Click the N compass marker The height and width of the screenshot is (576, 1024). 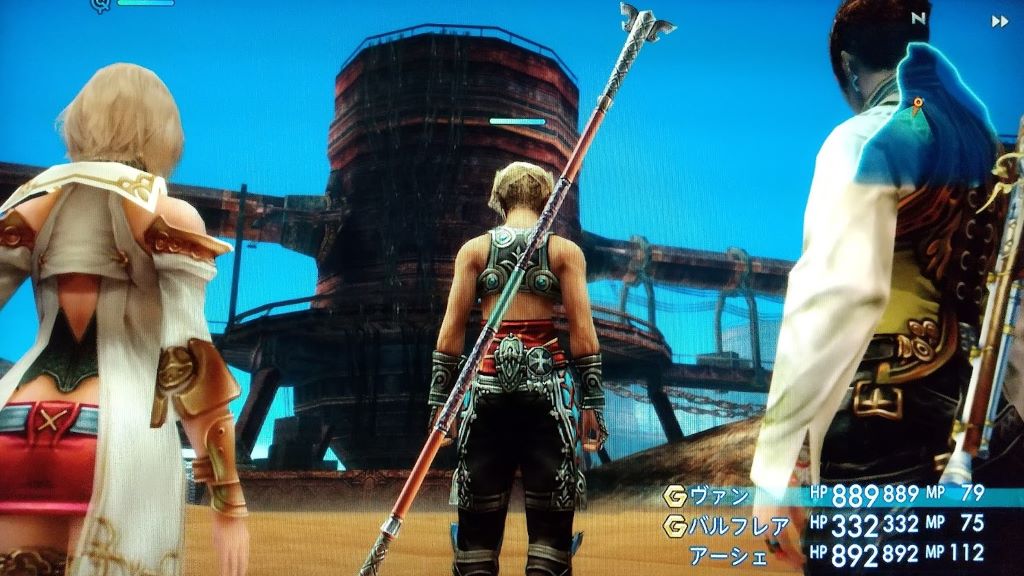pos(919,18)
